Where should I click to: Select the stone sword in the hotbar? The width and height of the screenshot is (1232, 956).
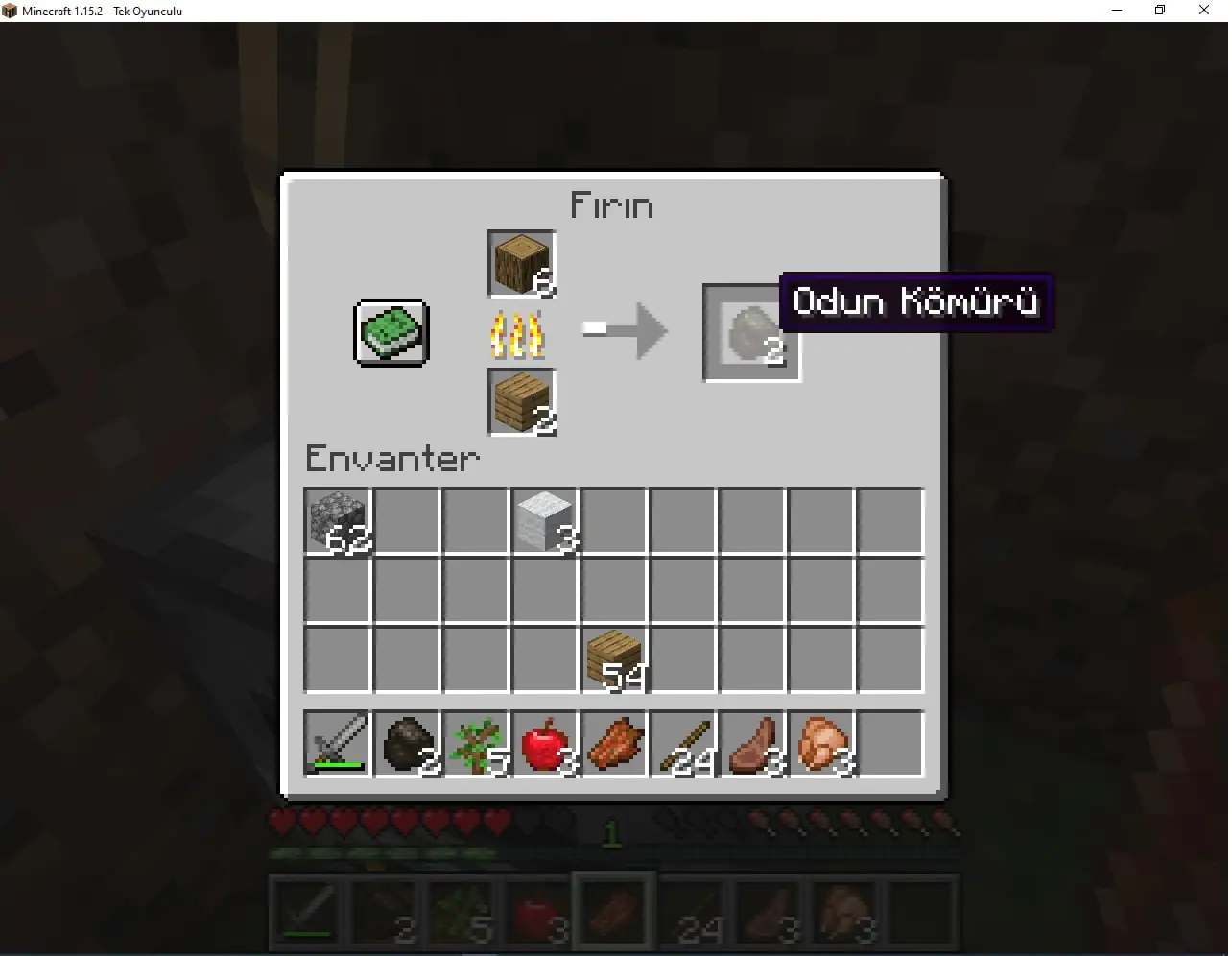(338, 744)
